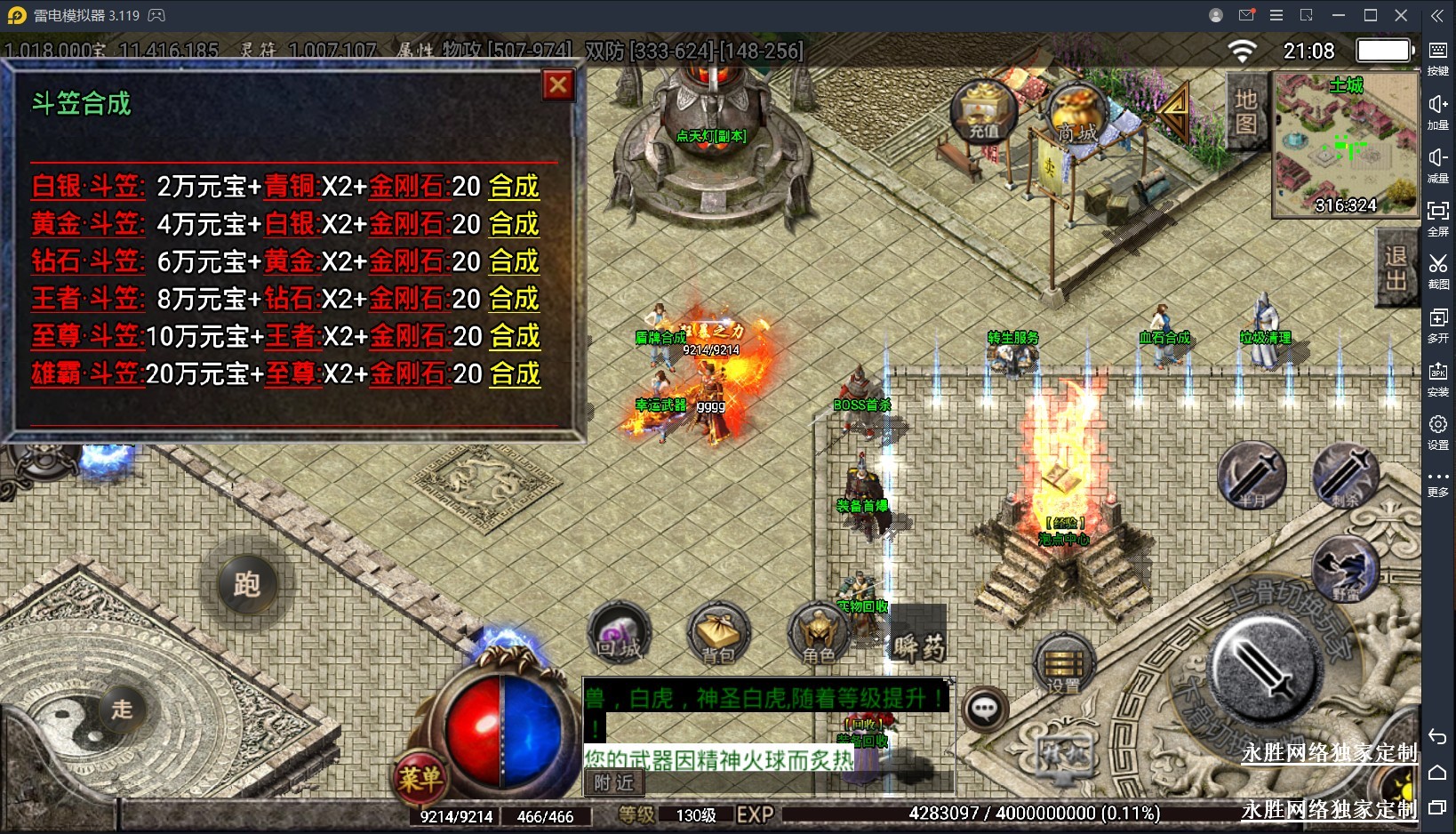This screenshot has width=1456, height=834.
Task: Open the 地图 map button
Action: (1245, 111)
